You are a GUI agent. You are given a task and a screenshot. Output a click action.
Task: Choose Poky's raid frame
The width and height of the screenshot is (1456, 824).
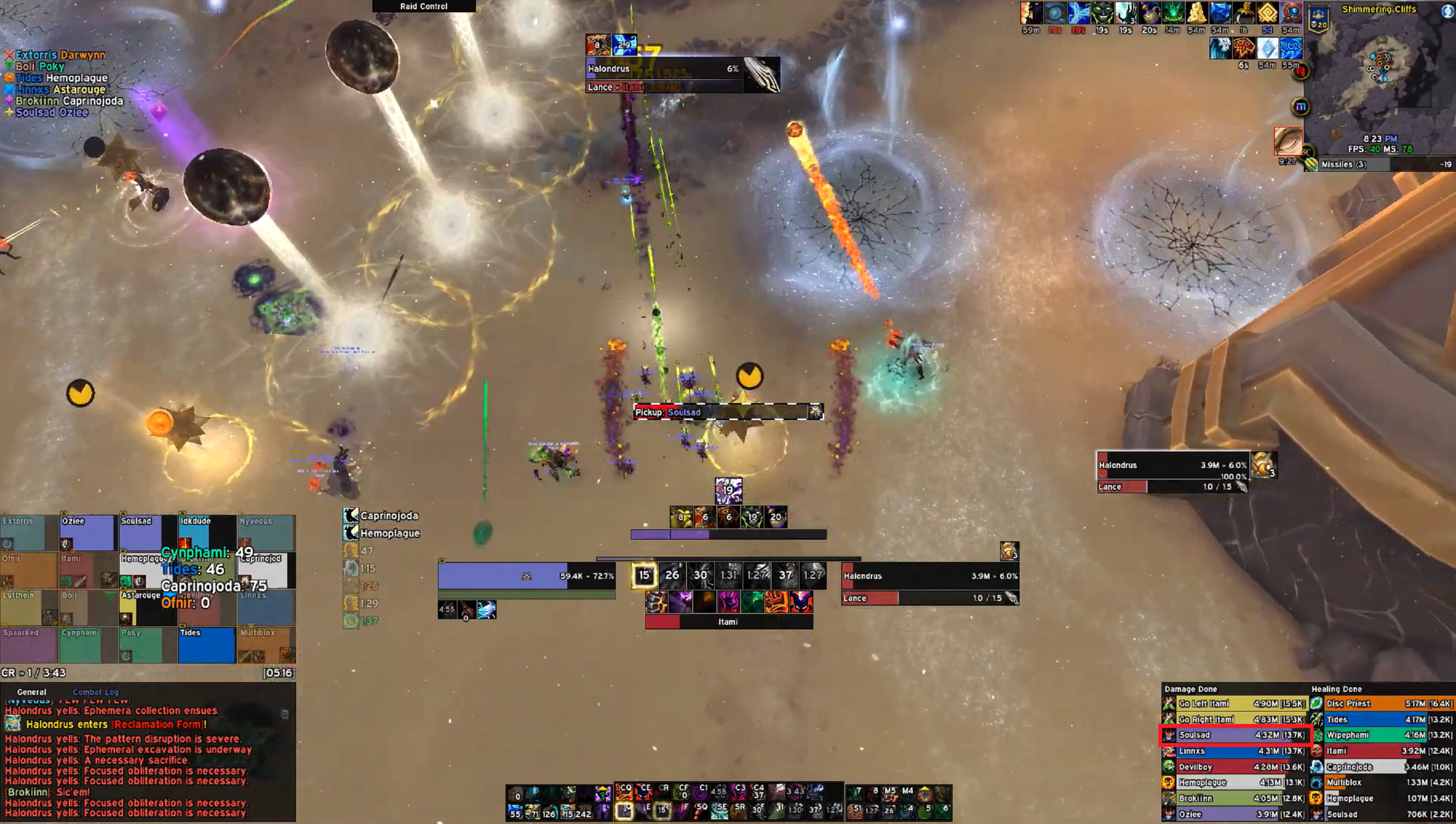[x=147, y=644]
